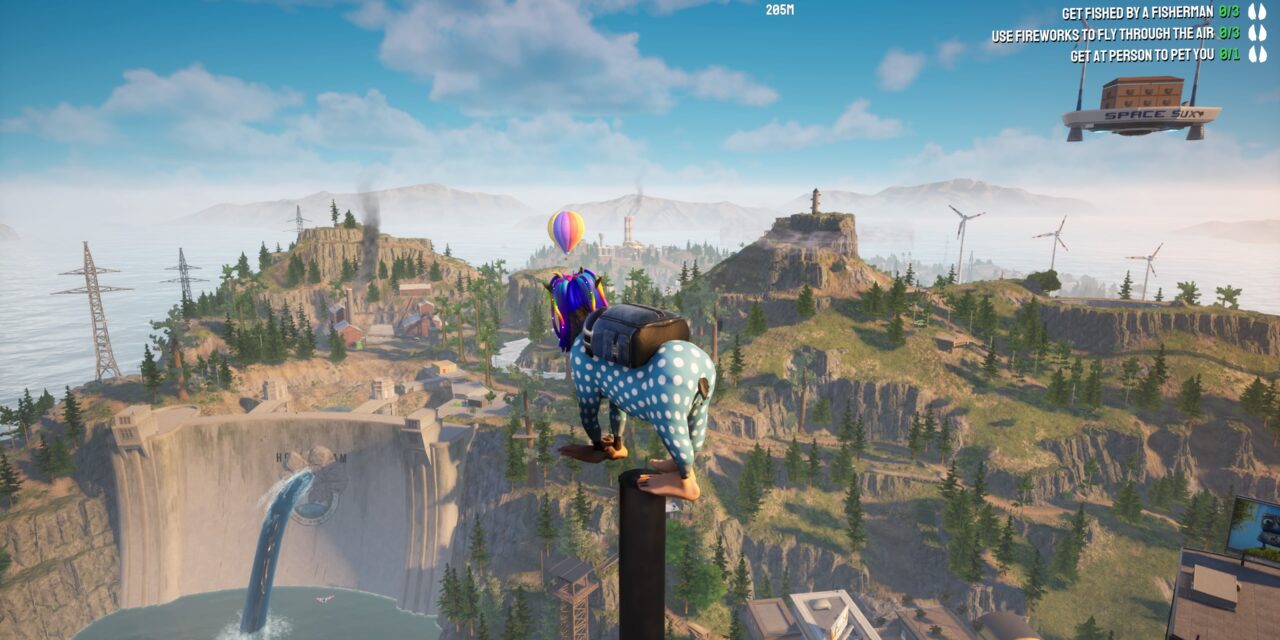
Task: Select the 'Get a person to pet you' objective
Action: point(1143,55)
